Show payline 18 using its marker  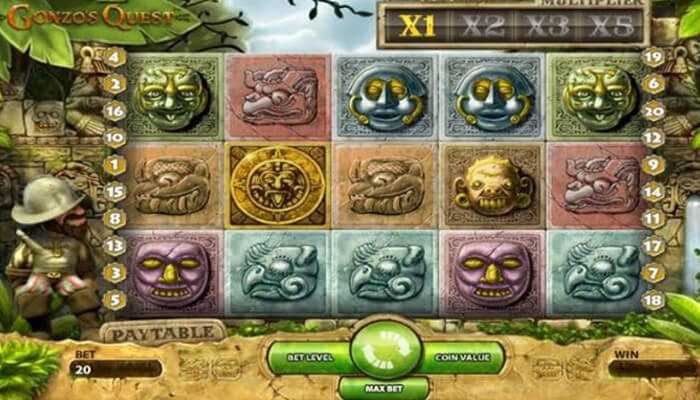point(654,298)
